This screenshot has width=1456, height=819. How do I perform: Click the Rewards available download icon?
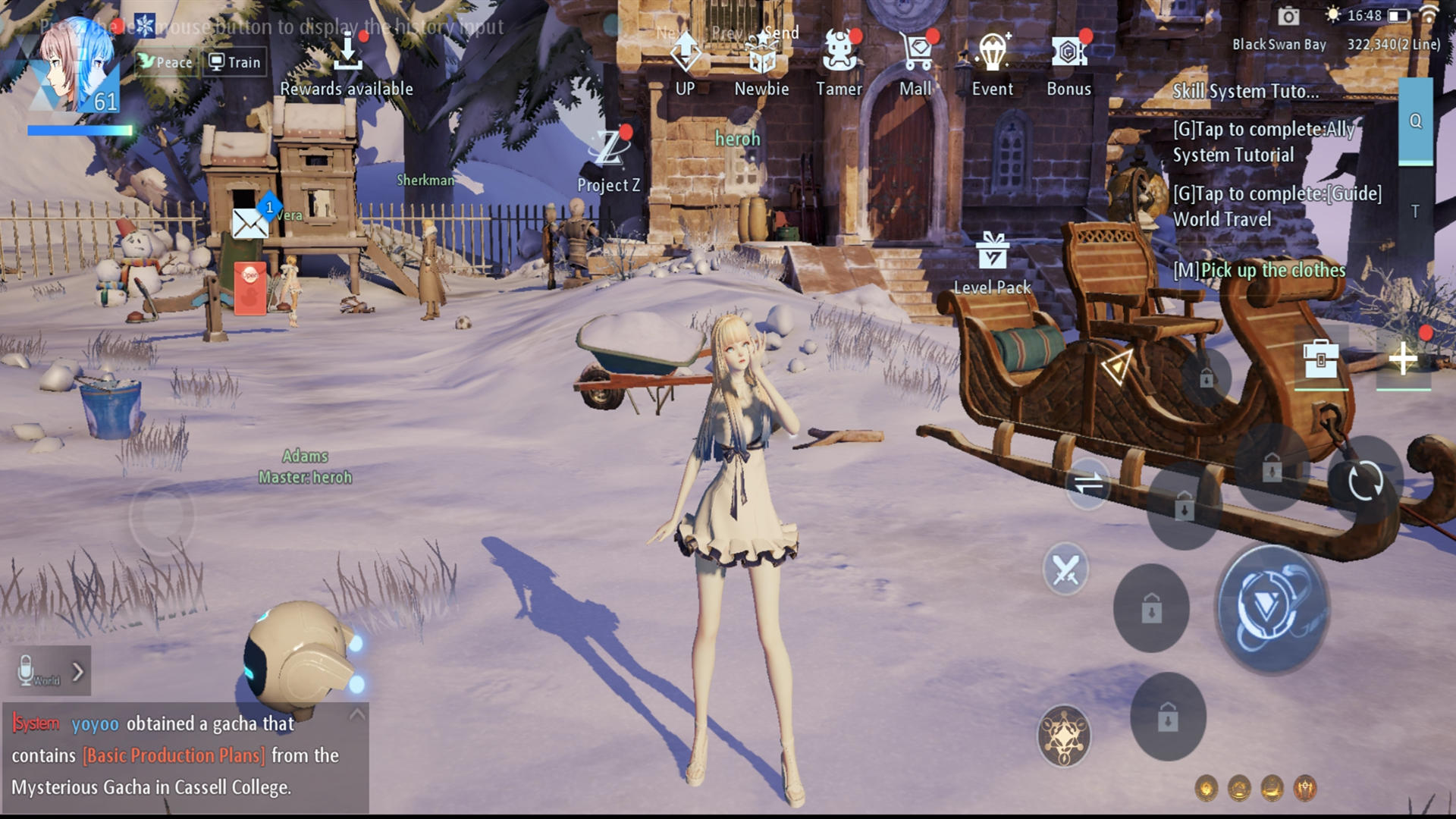[x=349, y=52]
